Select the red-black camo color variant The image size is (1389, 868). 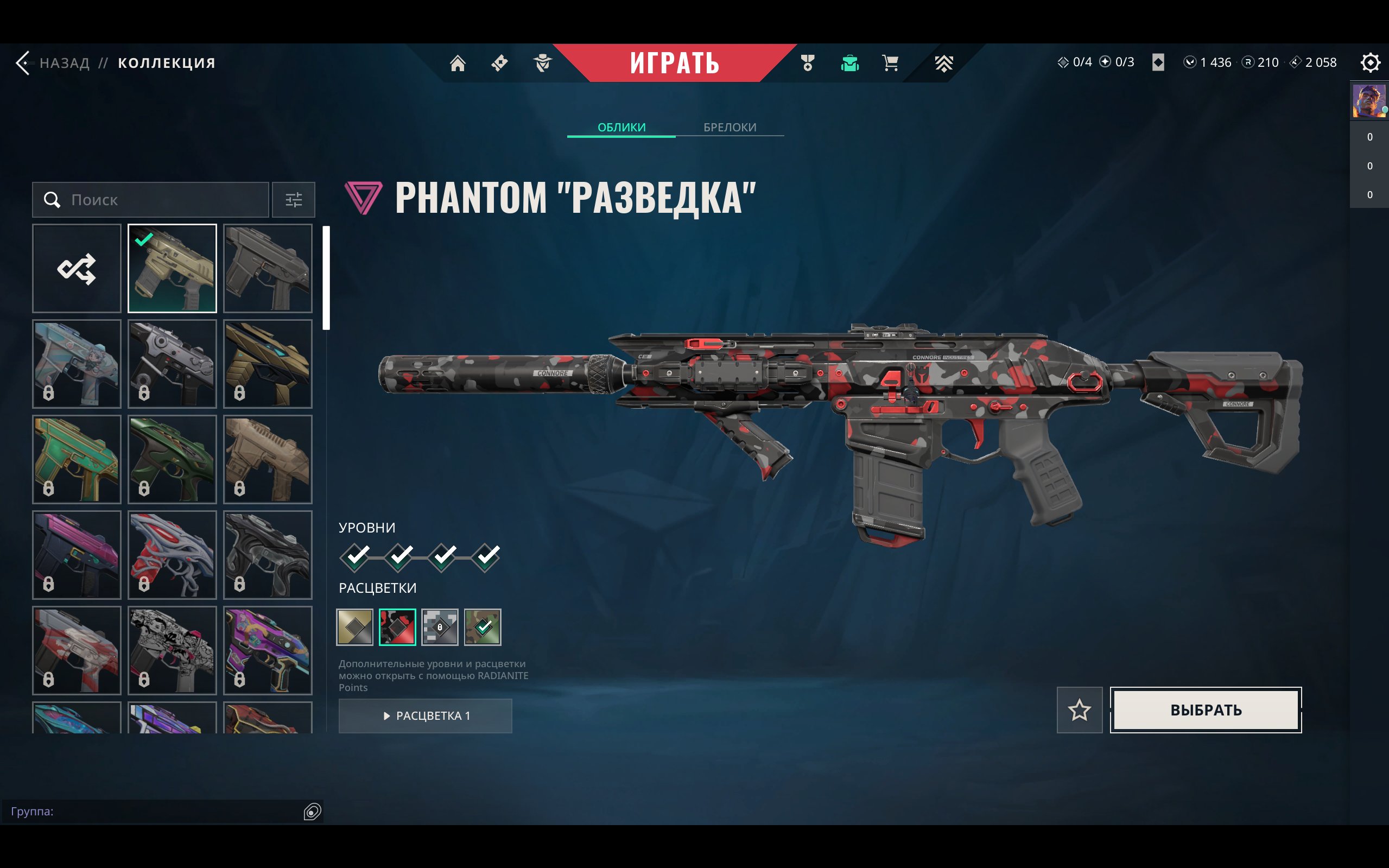click(397, 627)
